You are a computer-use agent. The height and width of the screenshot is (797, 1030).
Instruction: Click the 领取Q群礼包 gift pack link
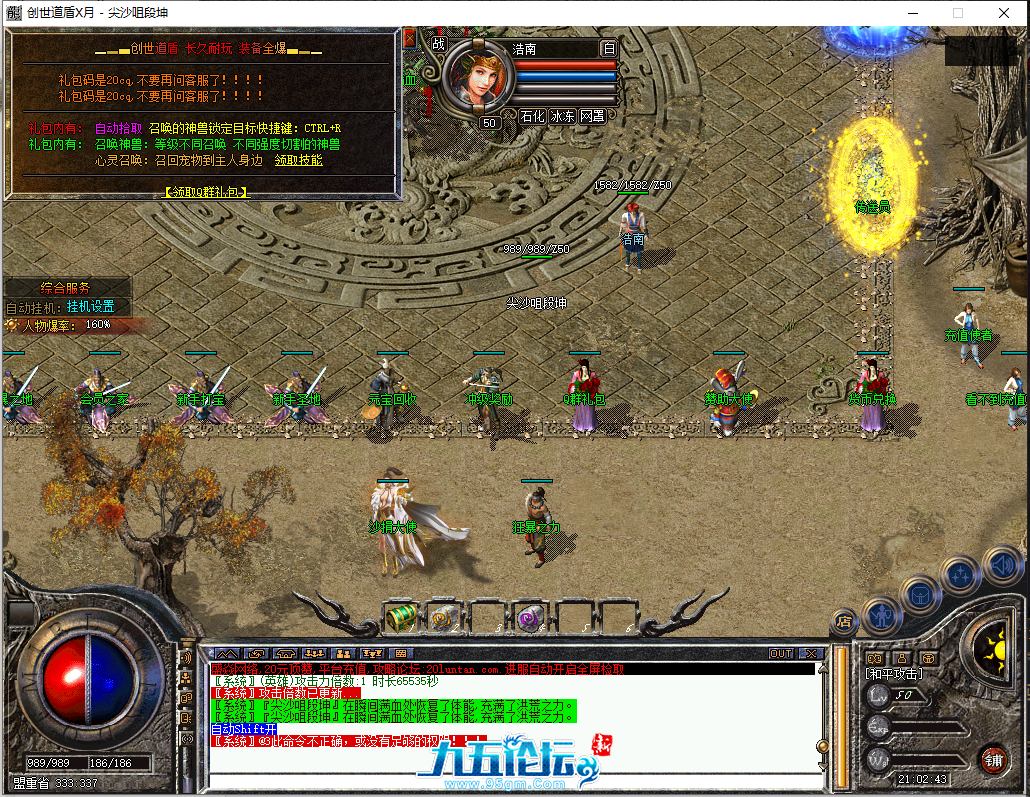[205, 191]
